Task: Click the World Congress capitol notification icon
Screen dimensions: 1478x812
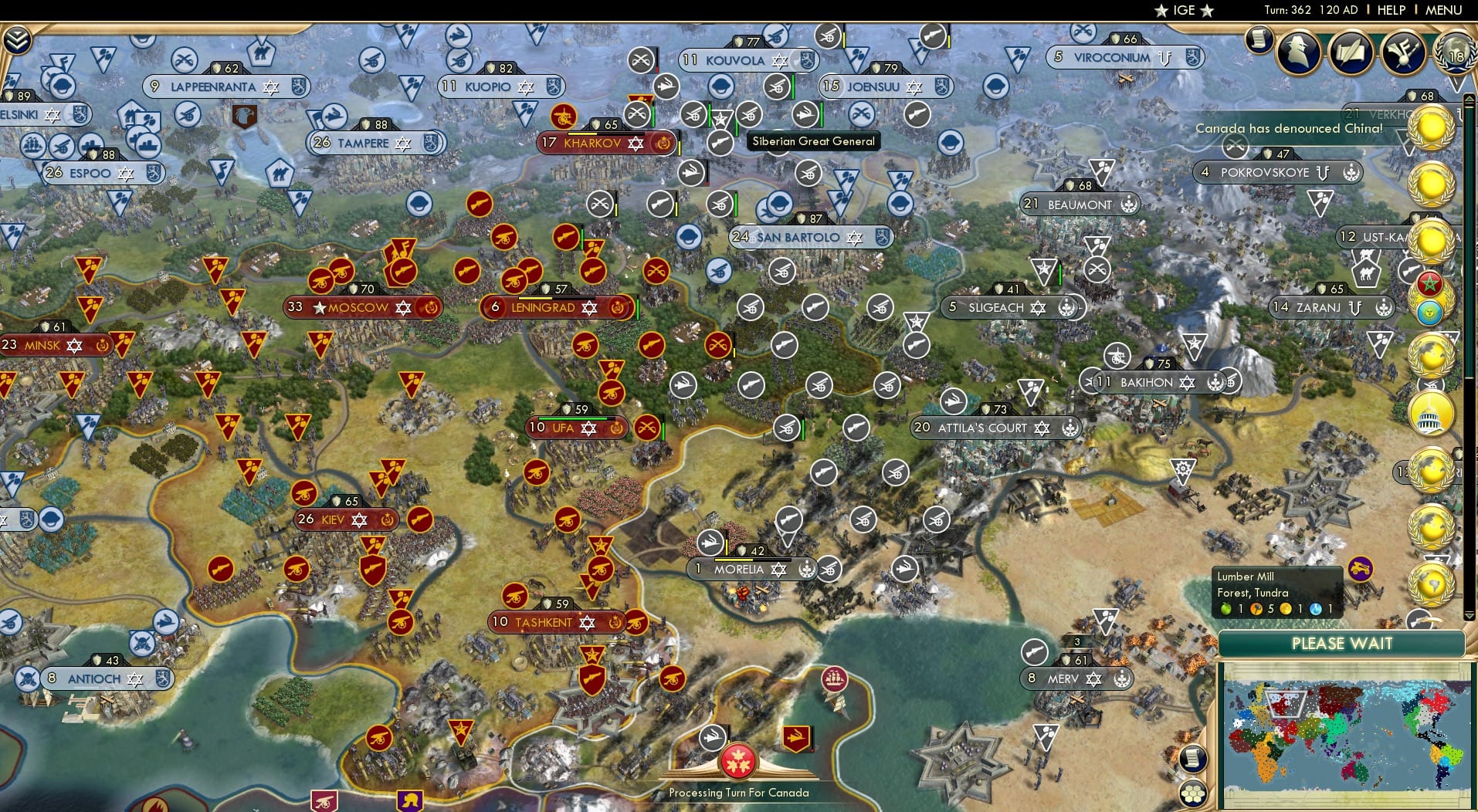Action: click(x=1431, y=414)
